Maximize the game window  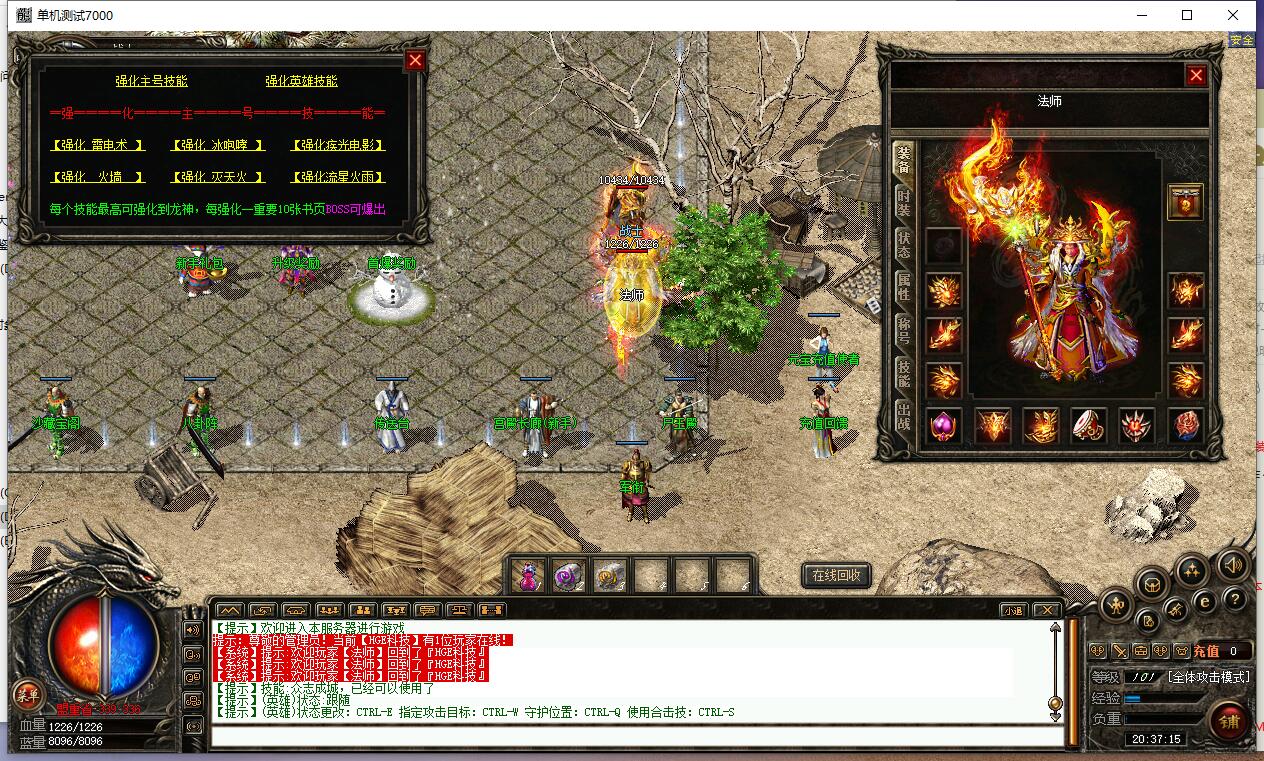[1187, 15]
